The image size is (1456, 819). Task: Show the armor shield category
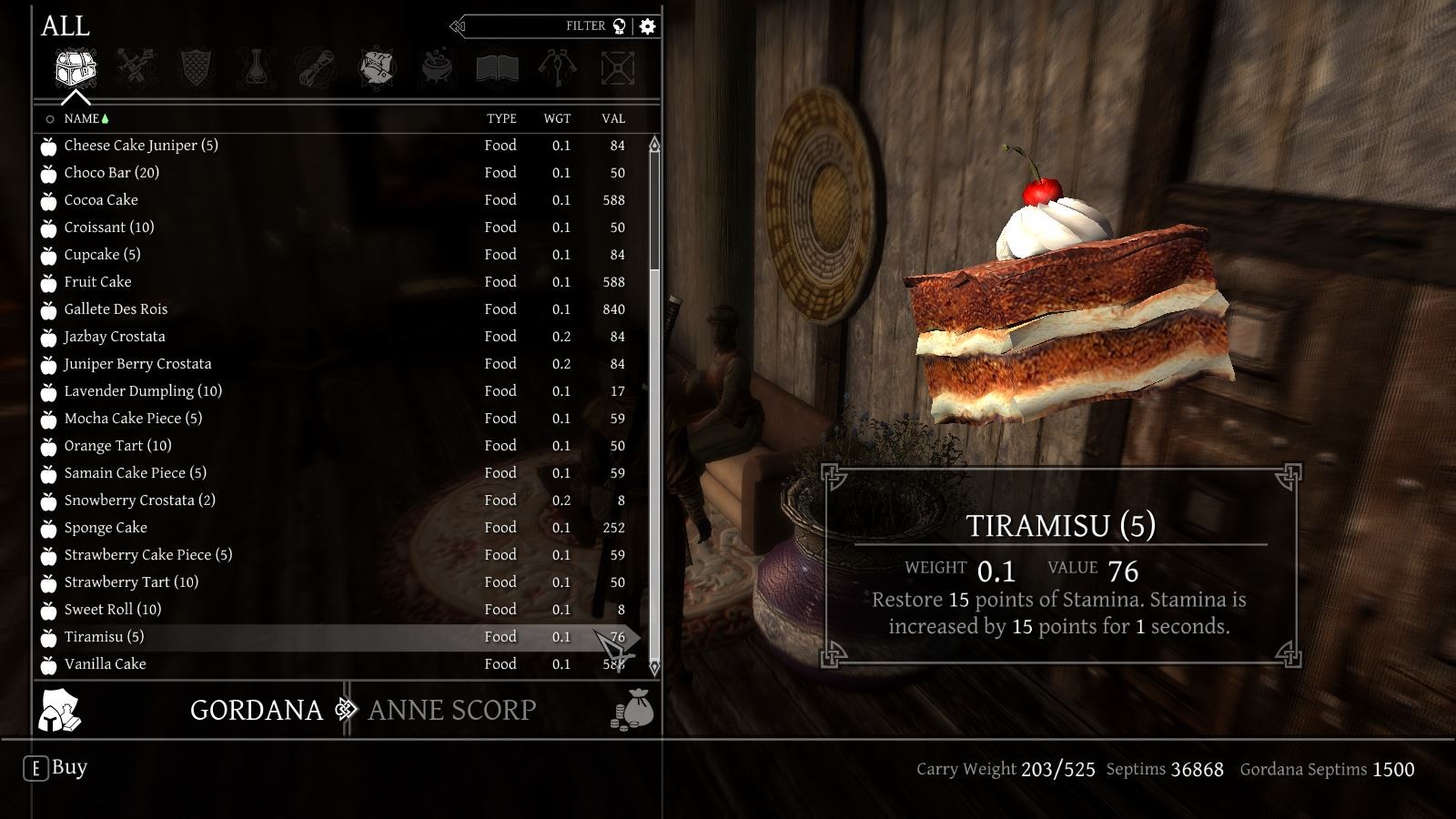pyautogui.click(x=197, y=68)
